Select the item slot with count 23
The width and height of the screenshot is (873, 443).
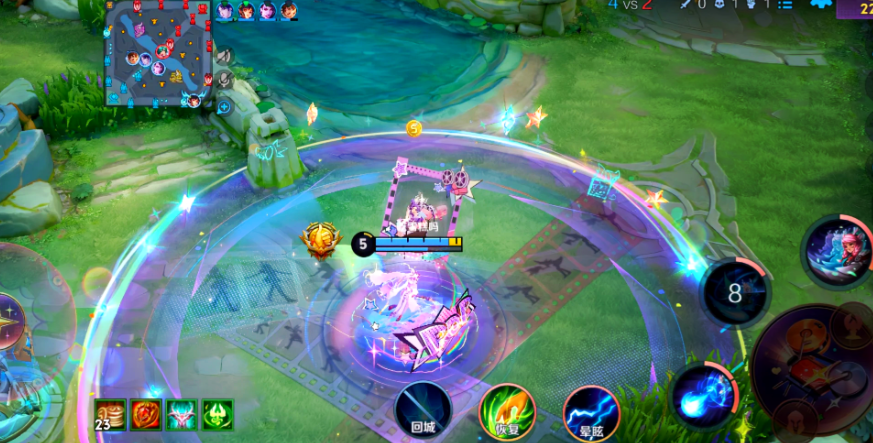(x=110, y=414)
